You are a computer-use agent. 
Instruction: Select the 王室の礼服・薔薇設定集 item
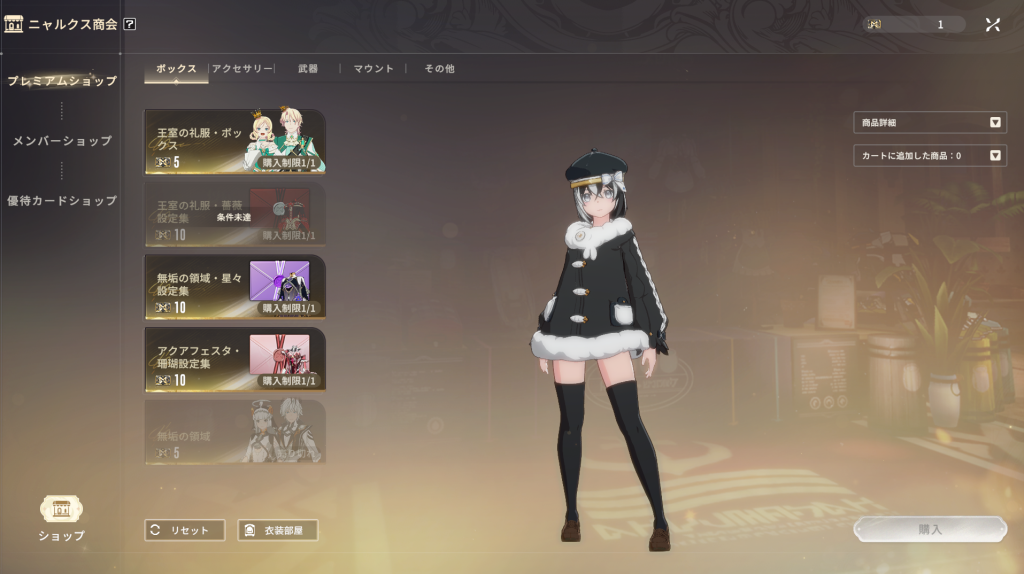(235, 213)
